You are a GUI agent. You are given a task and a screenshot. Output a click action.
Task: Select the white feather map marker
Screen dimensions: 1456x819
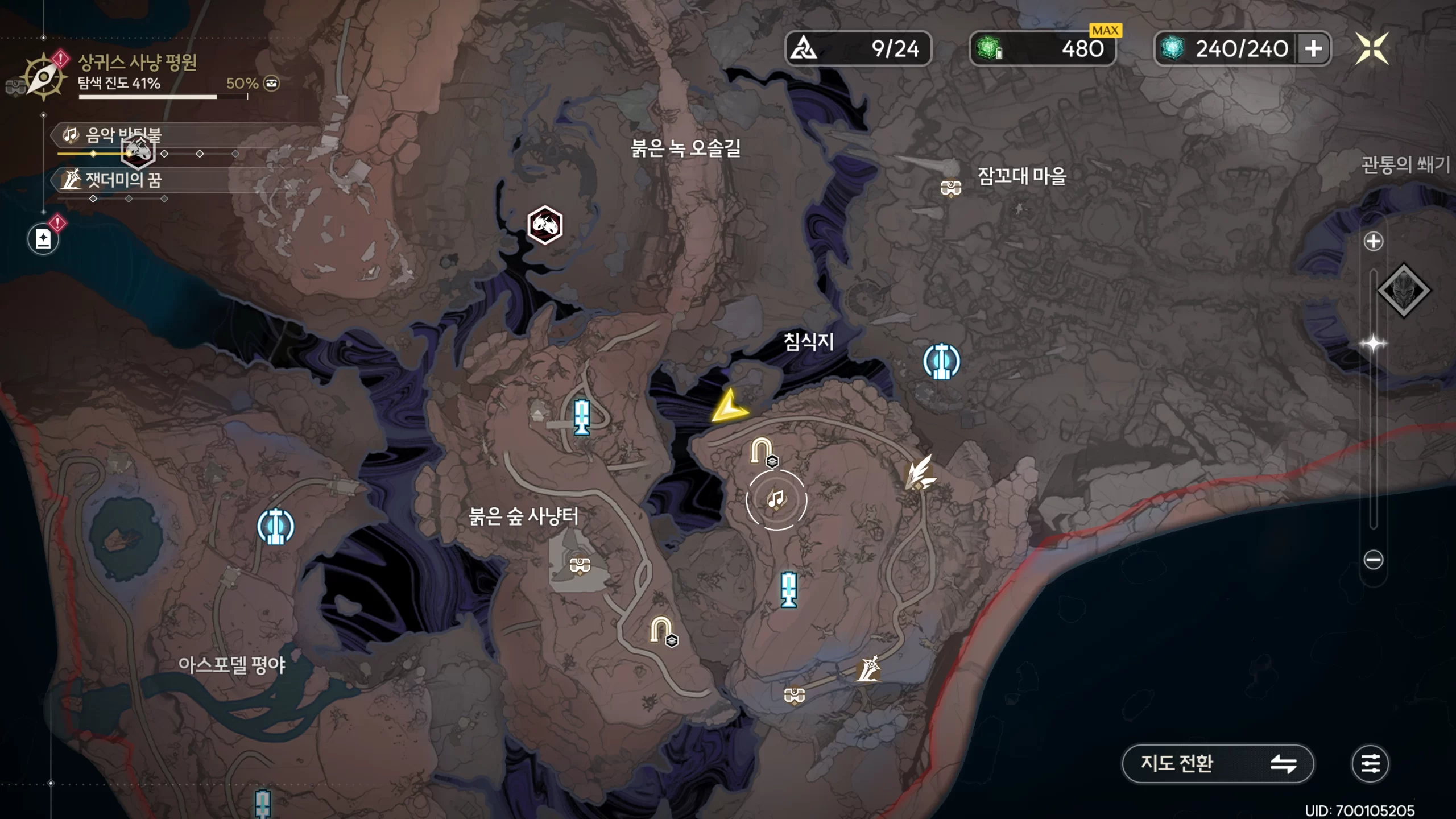click(x=919, y=473)
